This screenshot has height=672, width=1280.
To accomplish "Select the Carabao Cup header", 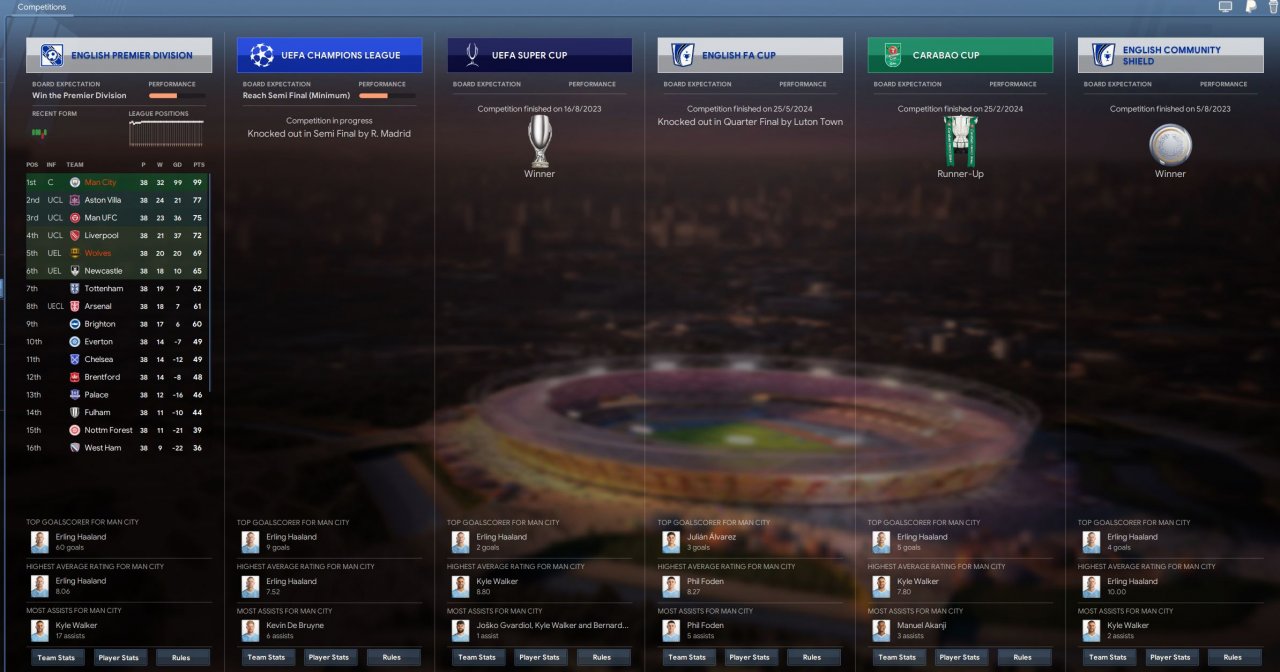I will pyautogui.click(x=960, y=55).
